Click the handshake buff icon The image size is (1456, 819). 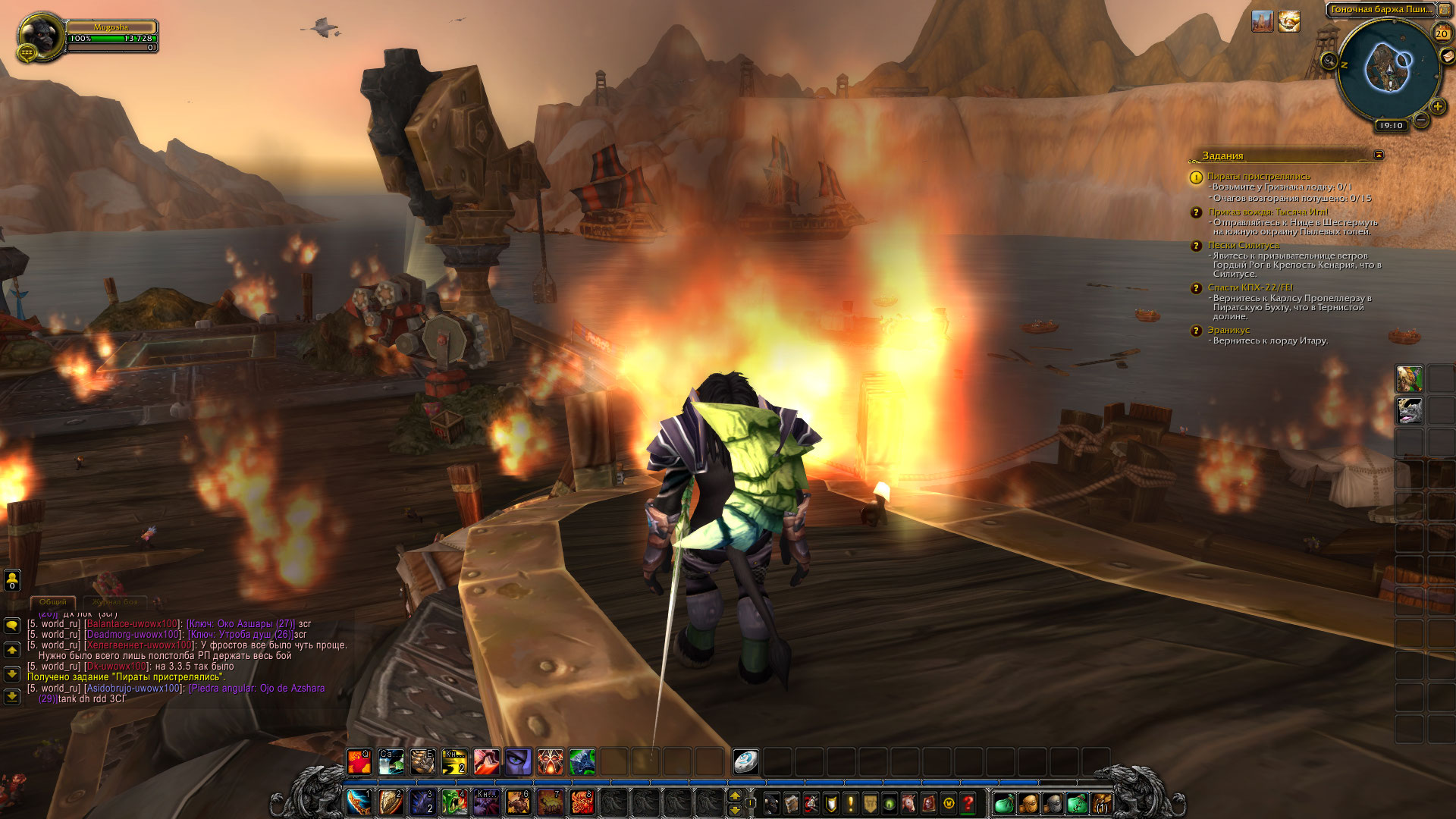click(x=1289, y=21)
